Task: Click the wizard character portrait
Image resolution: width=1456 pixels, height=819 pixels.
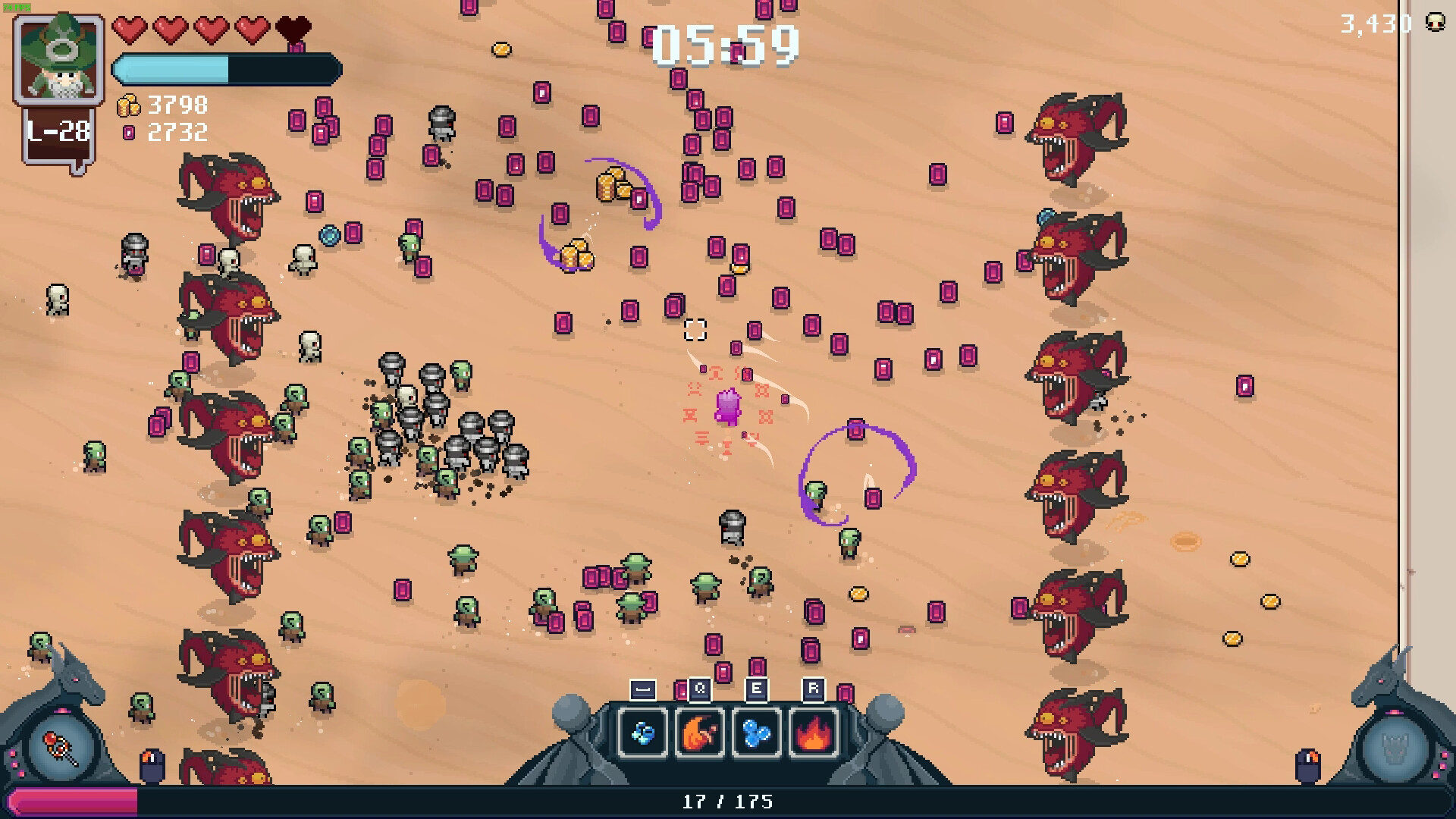Action: click(x=59, y=60)
